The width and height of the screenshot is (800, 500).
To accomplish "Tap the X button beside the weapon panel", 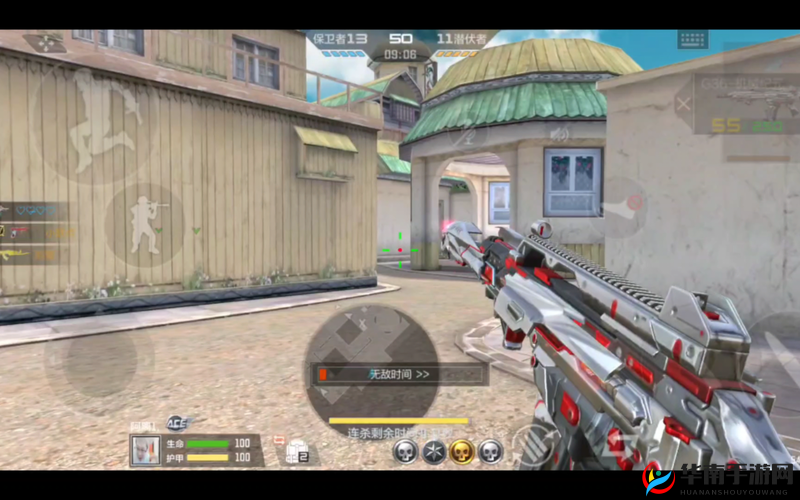I will point(684,103).
